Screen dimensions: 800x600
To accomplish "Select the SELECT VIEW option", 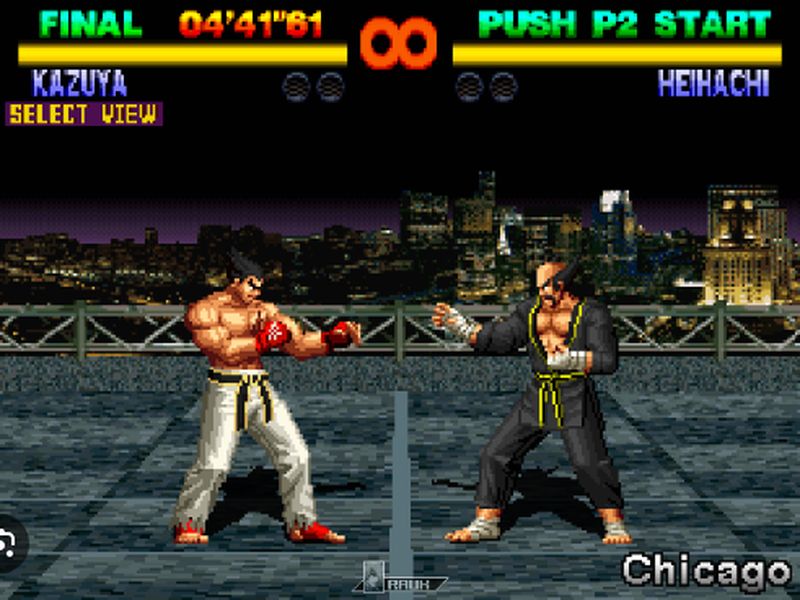I will coord(83,114).
